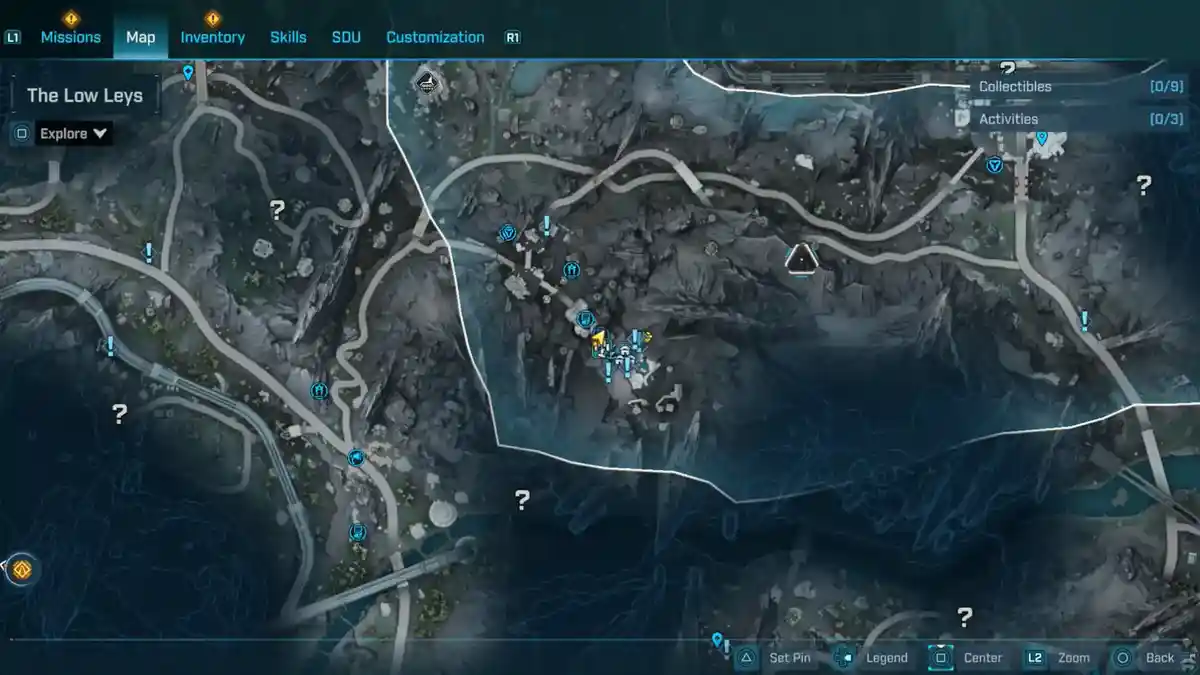The image size is (1200, 675).
Task: Switch to the Customization tab
Action: [435, 37]
